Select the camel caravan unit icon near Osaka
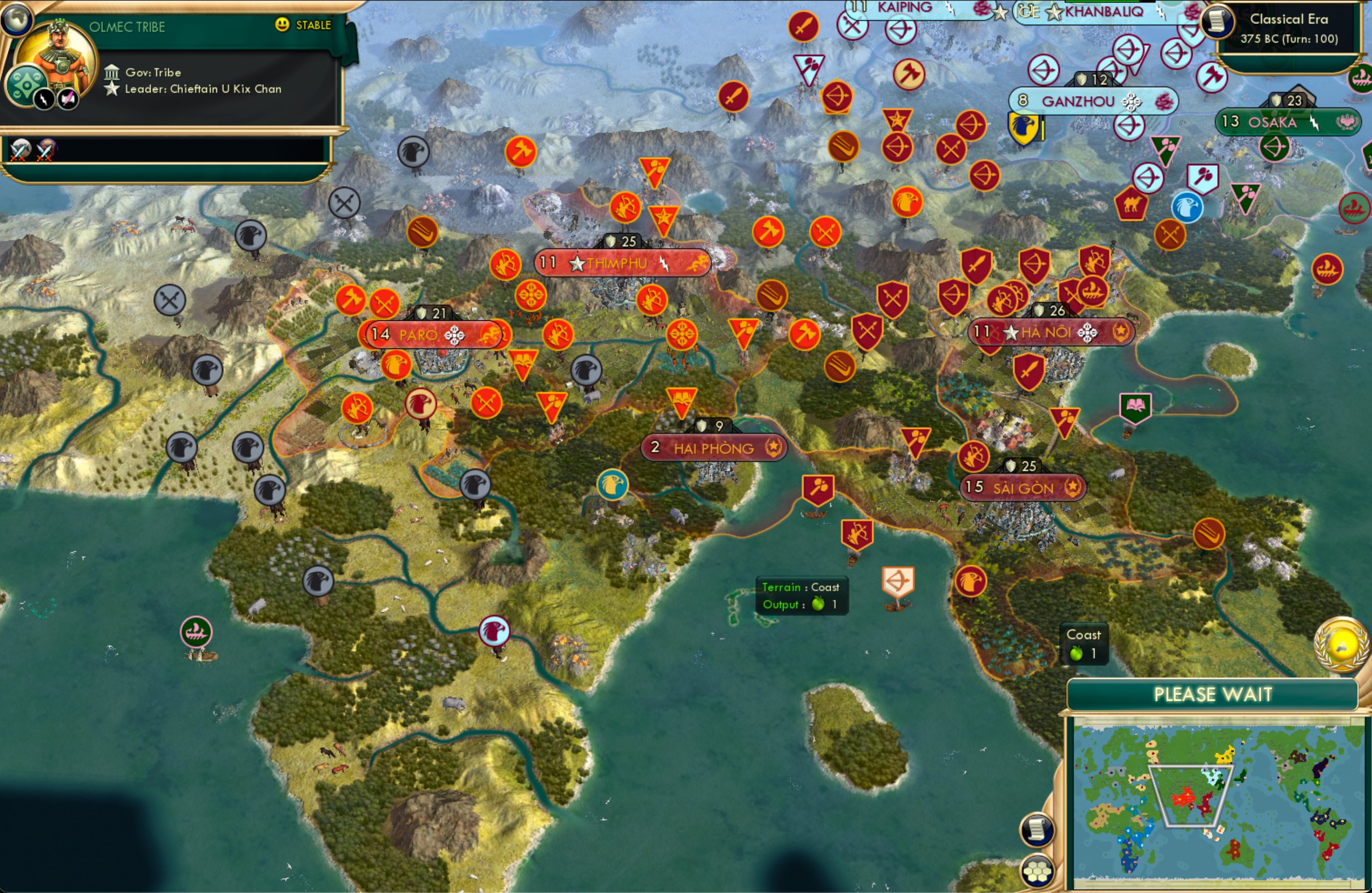Screen dimensions: 1372x893 click(1132, 205)
